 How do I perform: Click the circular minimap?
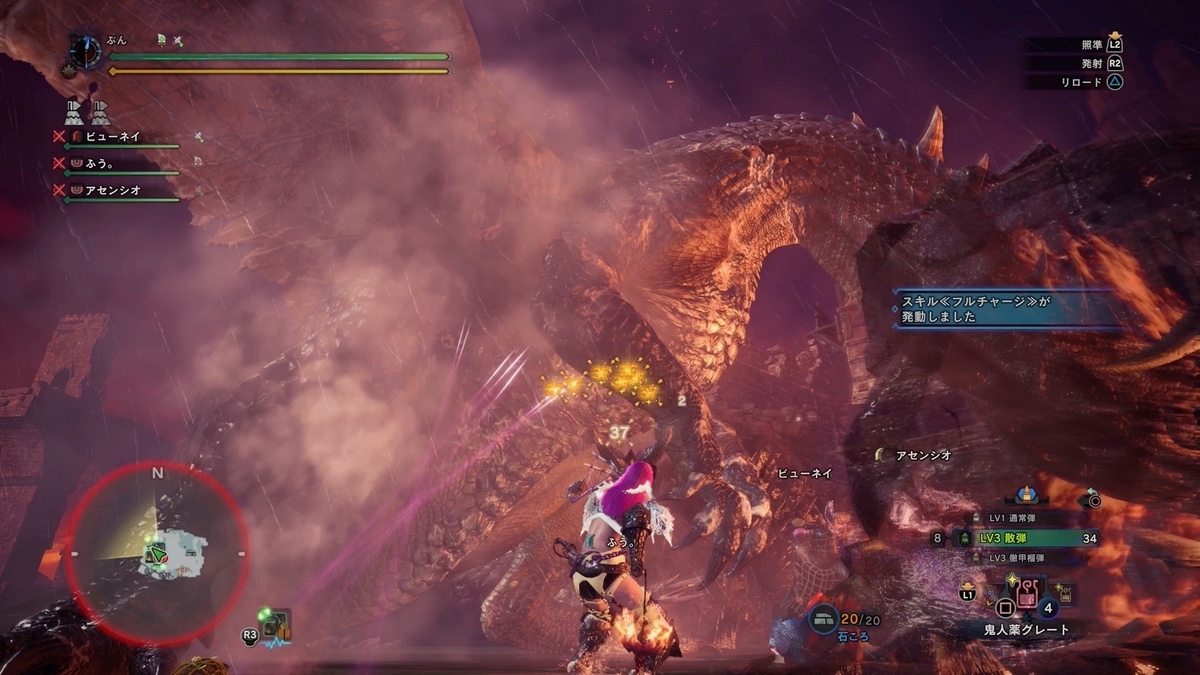click(x=157, y=553)
